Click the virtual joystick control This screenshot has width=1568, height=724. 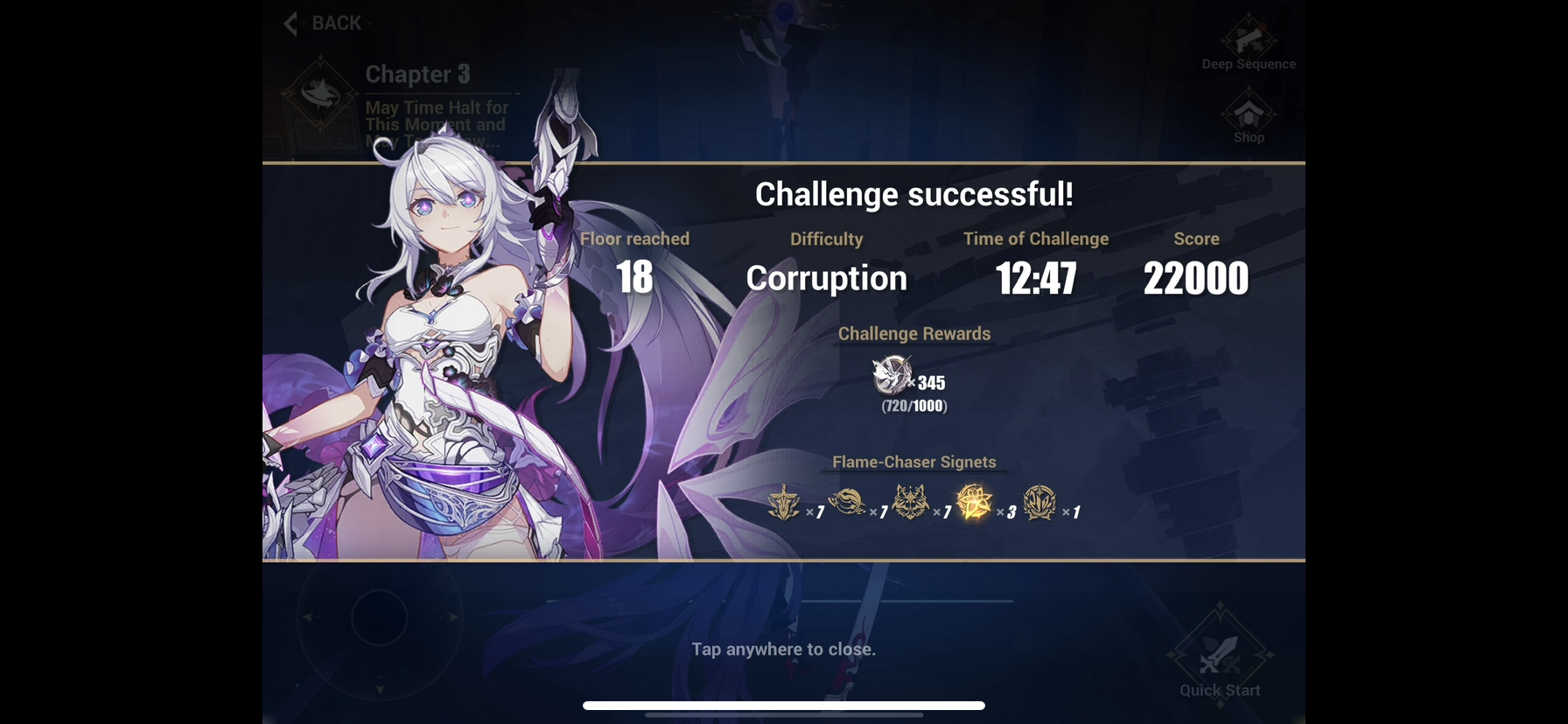[x=379, y=618]
